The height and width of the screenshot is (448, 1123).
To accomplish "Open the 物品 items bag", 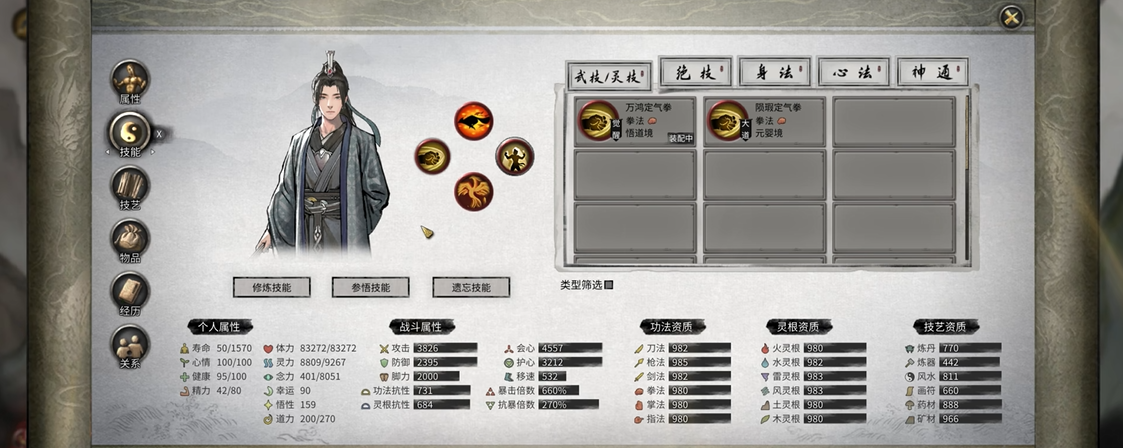I will pos(130,239).
